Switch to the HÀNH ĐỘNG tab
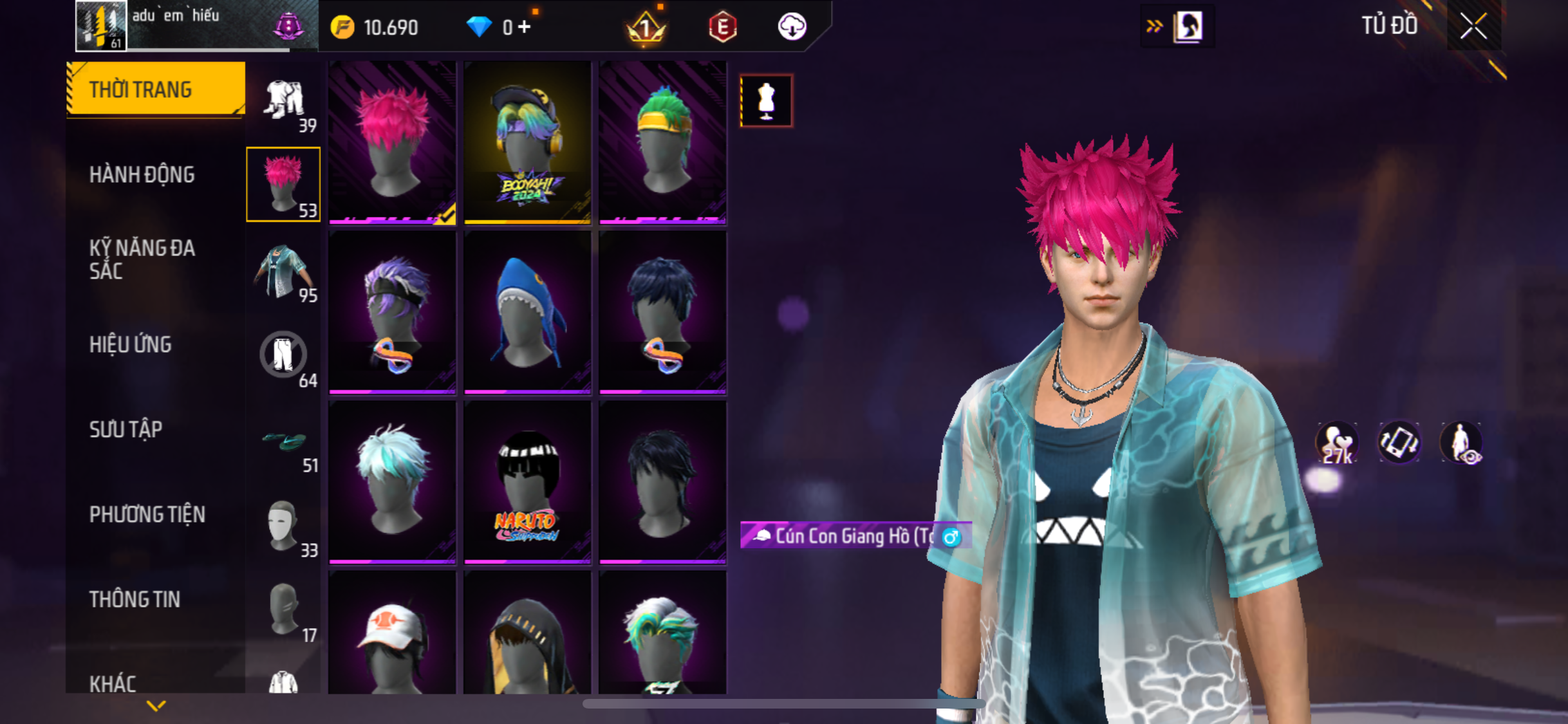This screenshot has width=1568, height=724. [142, 174]
